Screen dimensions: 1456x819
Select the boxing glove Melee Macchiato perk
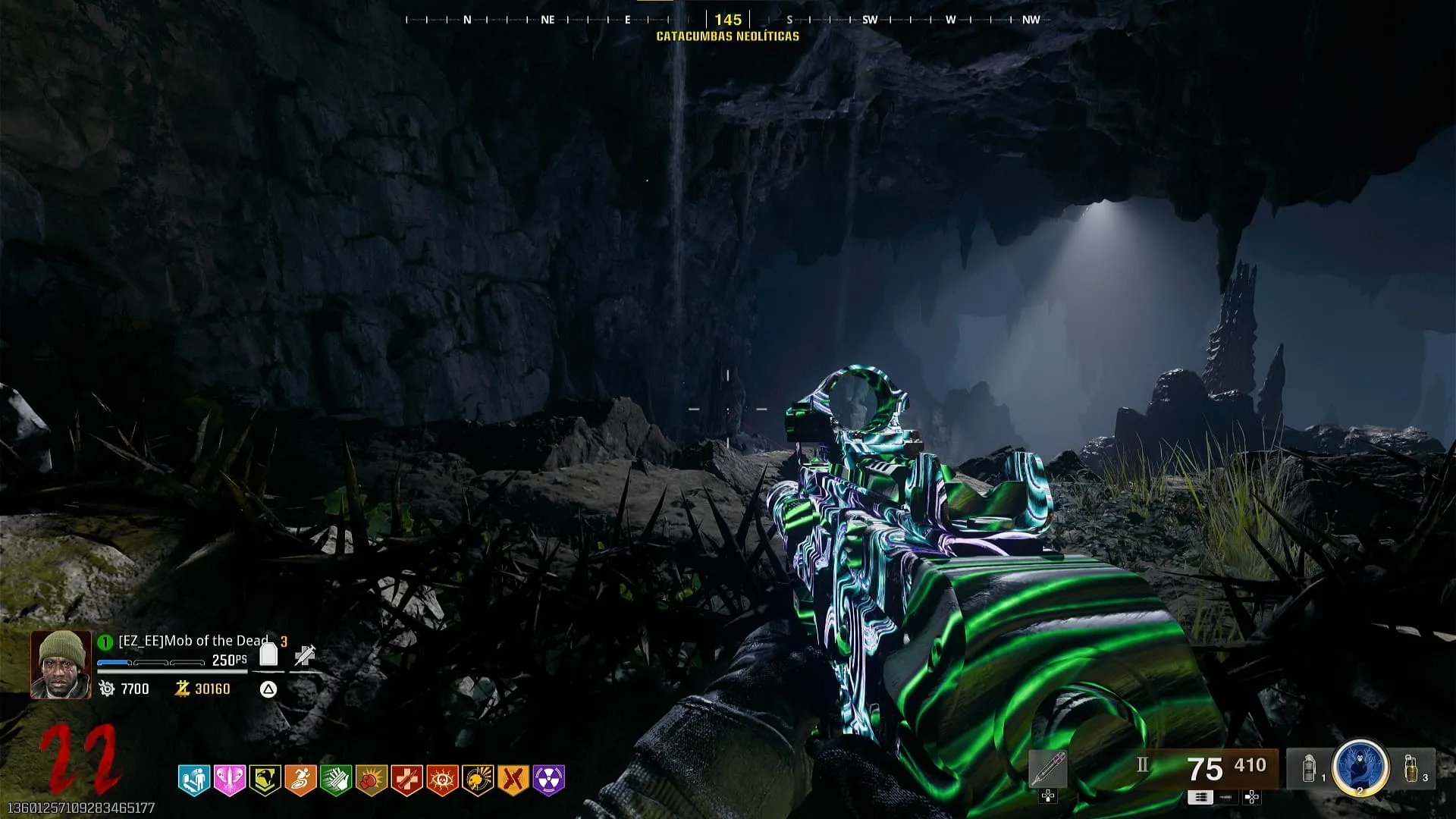click(x=372, y=780)
